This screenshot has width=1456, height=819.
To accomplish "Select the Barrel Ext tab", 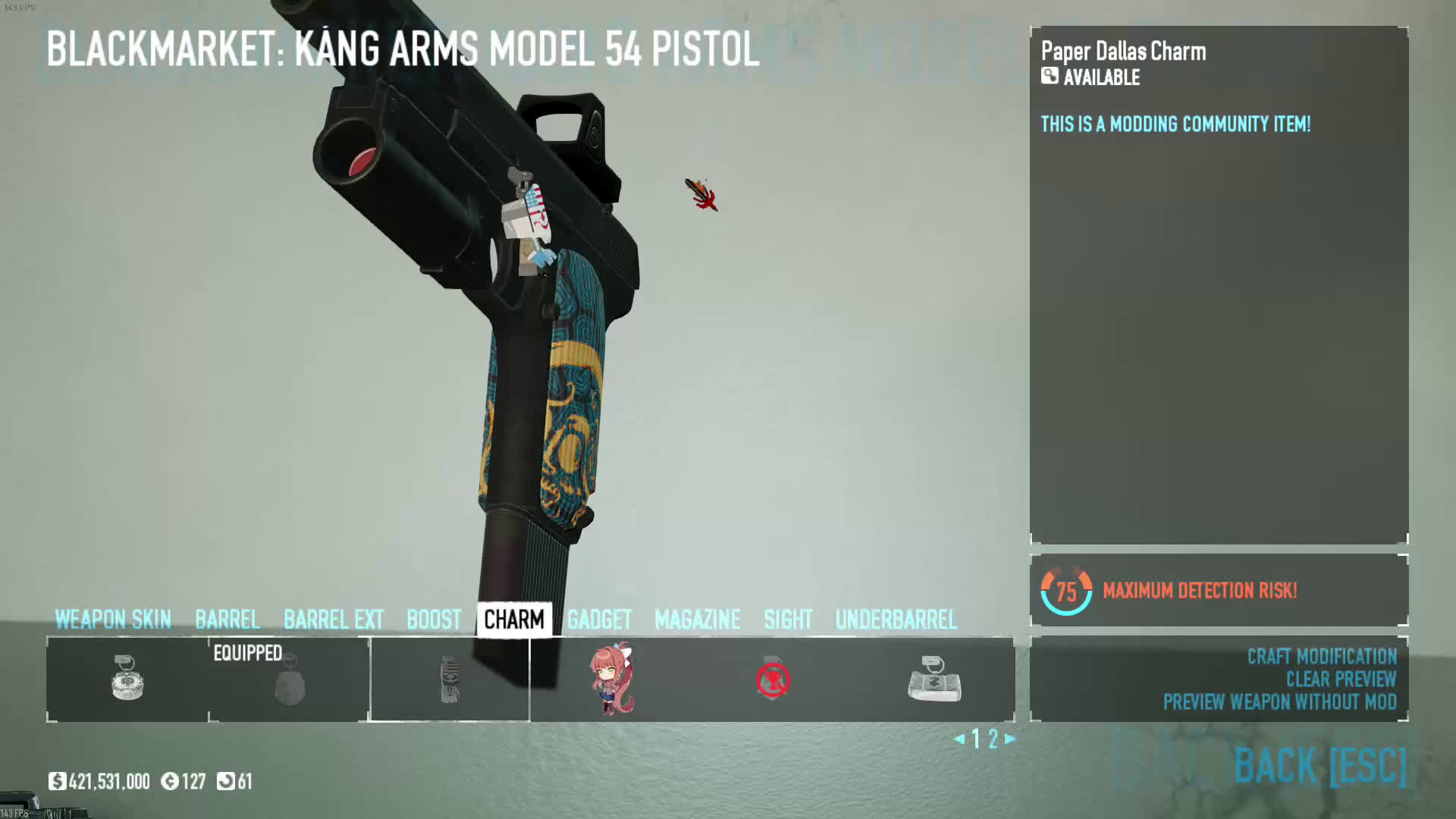I will pos(334,620).
